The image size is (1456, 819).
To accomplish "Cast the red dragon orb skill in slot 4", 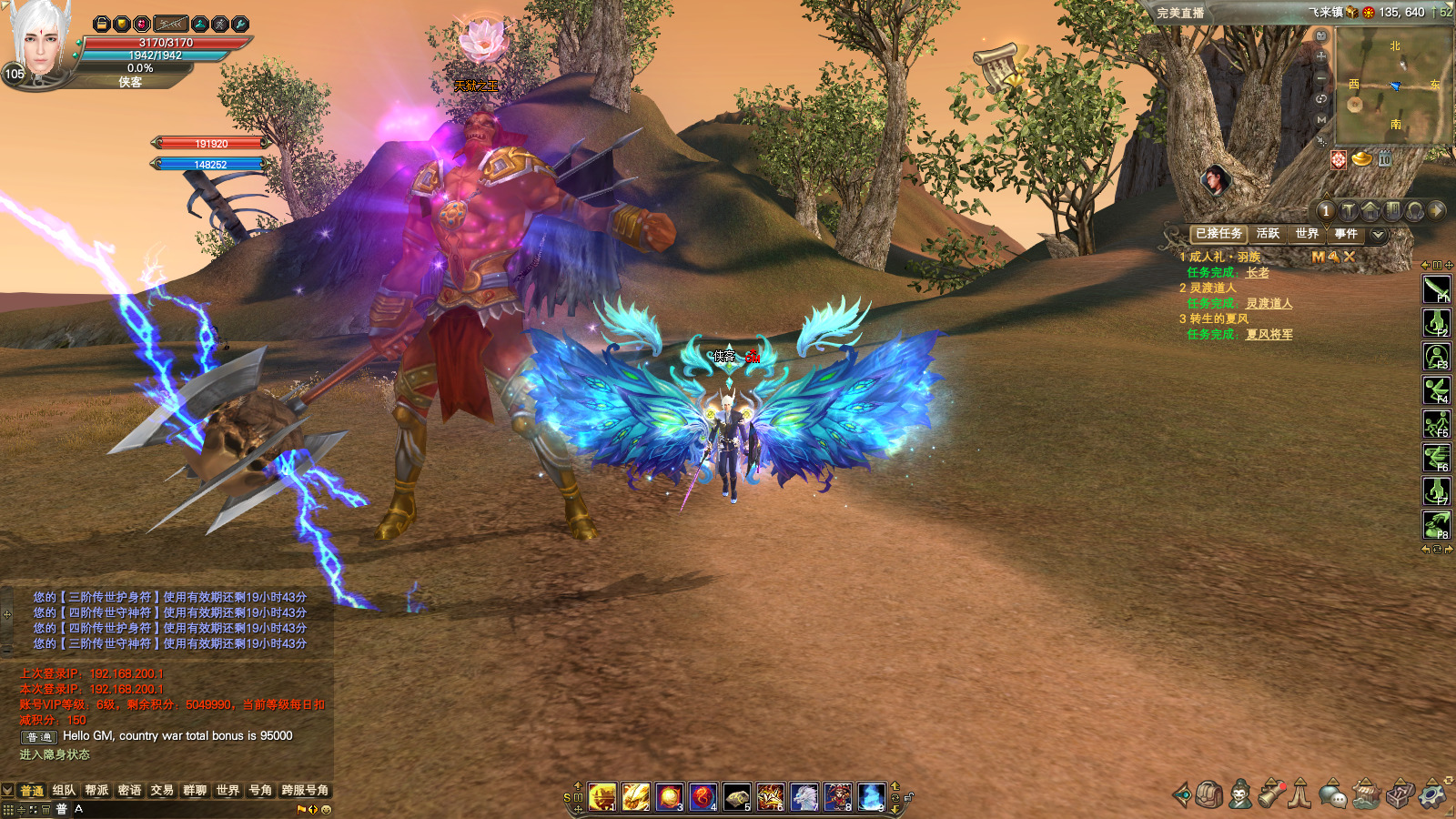I will coord(703,797).
